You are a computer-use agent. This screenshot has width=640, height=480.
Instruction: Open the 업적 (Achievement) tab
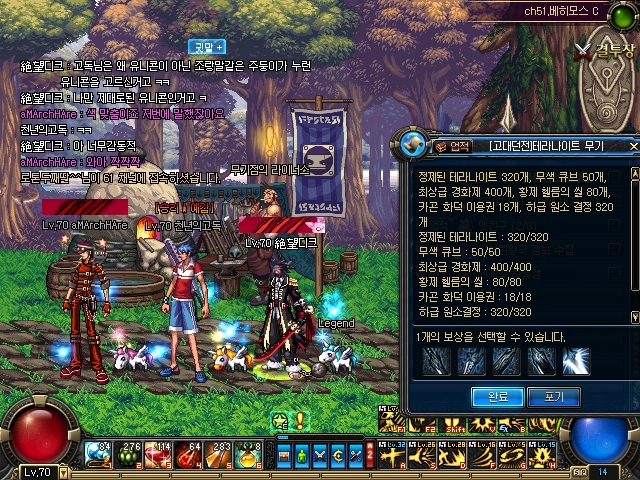pos(454,147)
